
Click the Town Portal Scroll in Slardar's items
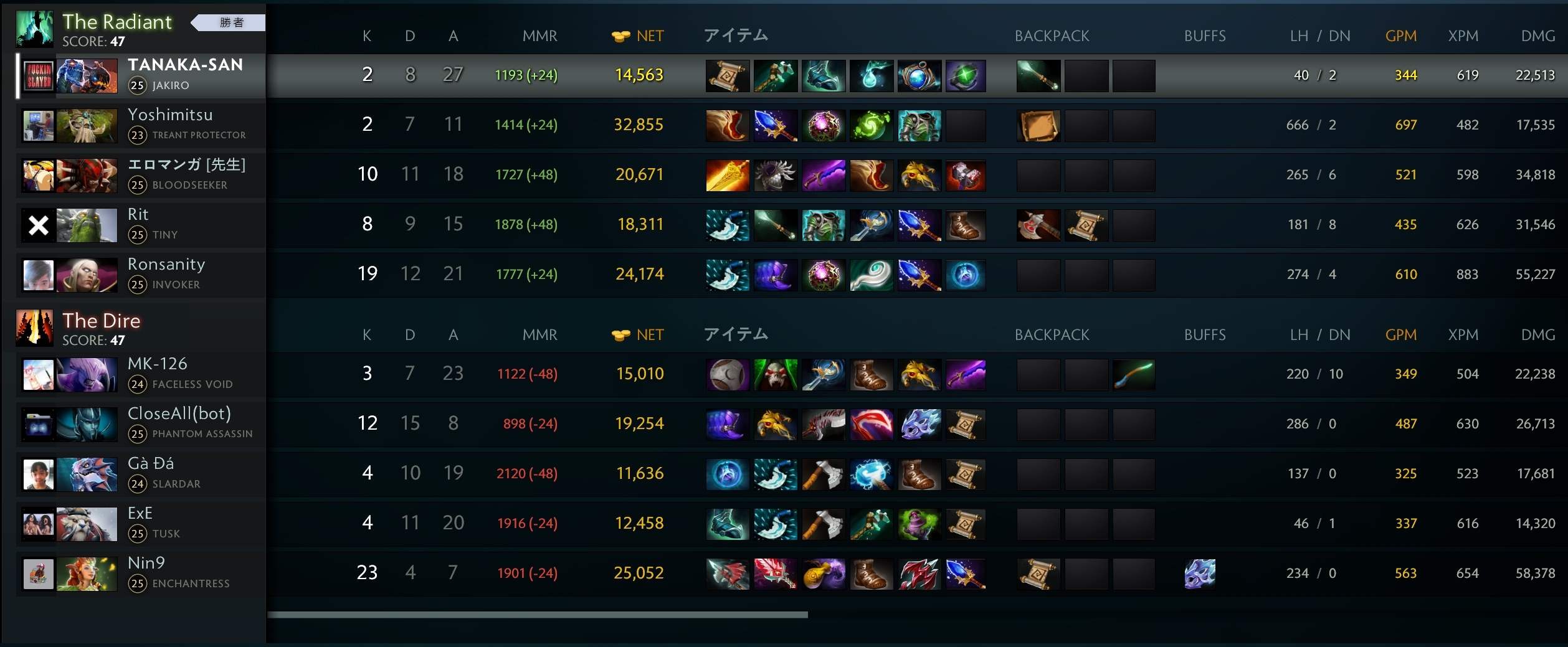(966, 474)
